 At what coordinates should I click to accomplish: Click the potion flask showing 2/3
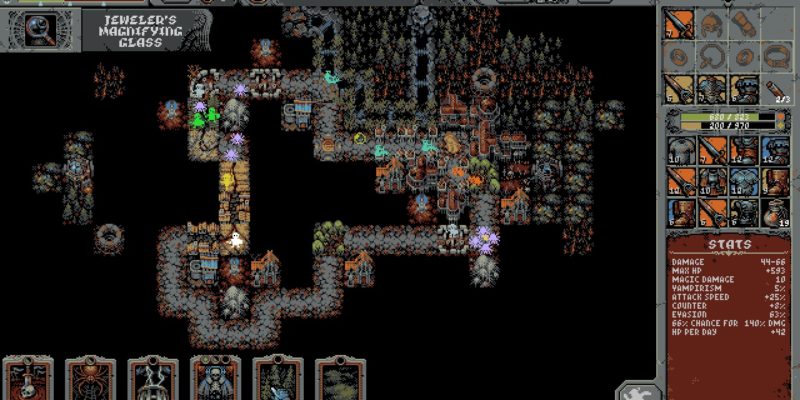pos(776,90)
